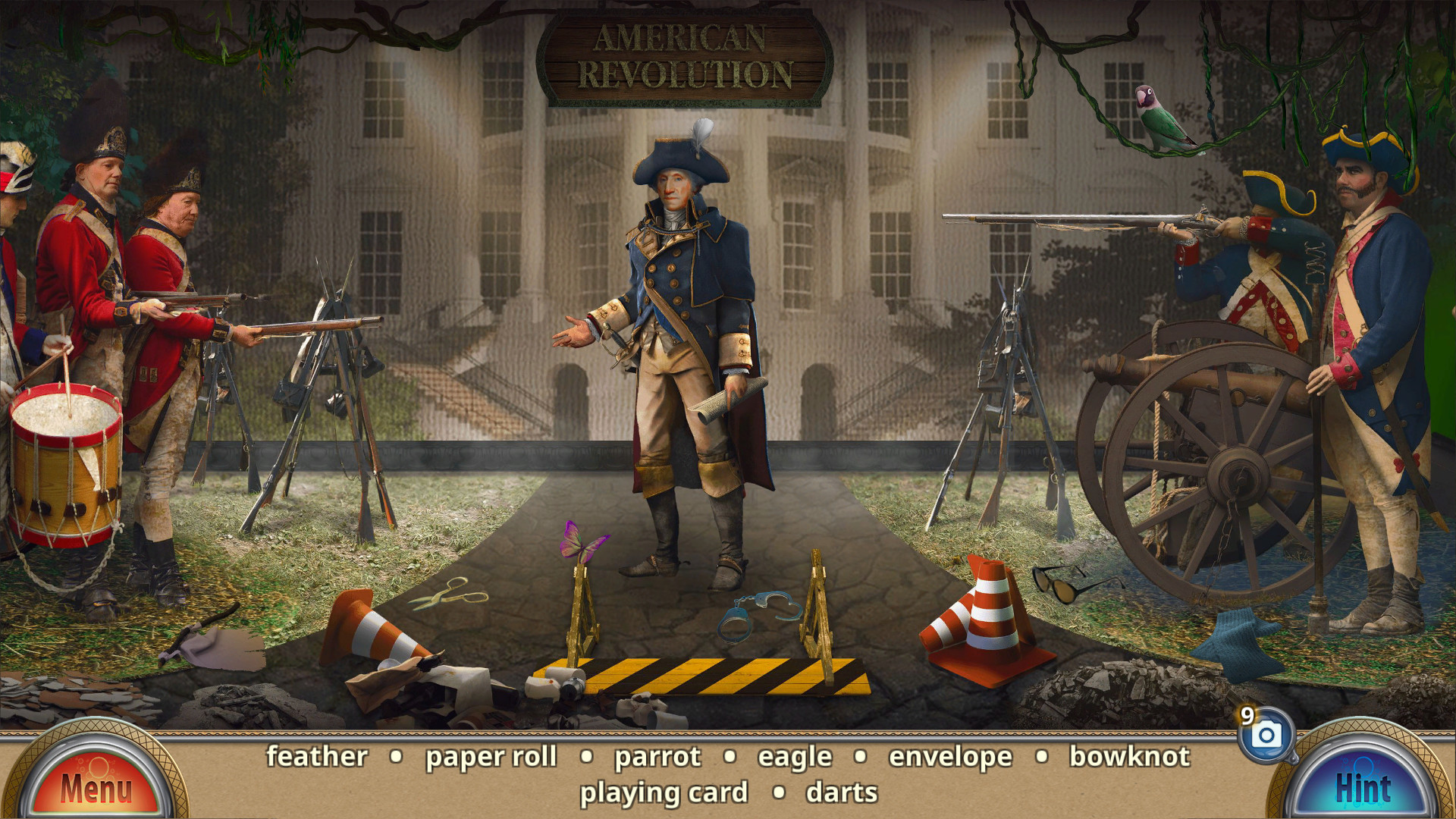1456x819 pixels.
Task: Select 'playing card' in the word list
Action: point(665,792)
